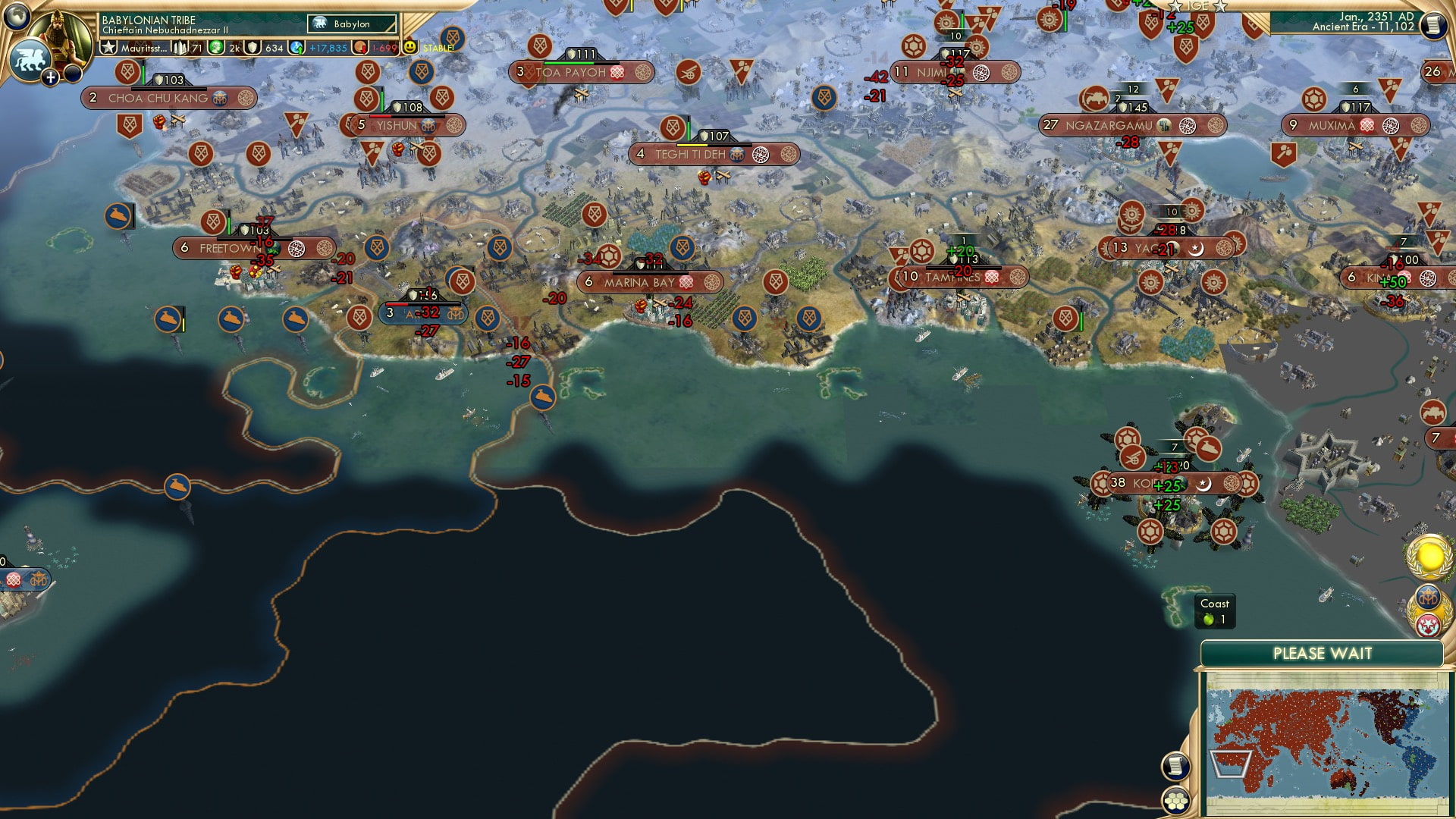This screenshot has width=1456, height=819.
Task: Open the scroll button left of minimap
Action: tap(1175, 766)
